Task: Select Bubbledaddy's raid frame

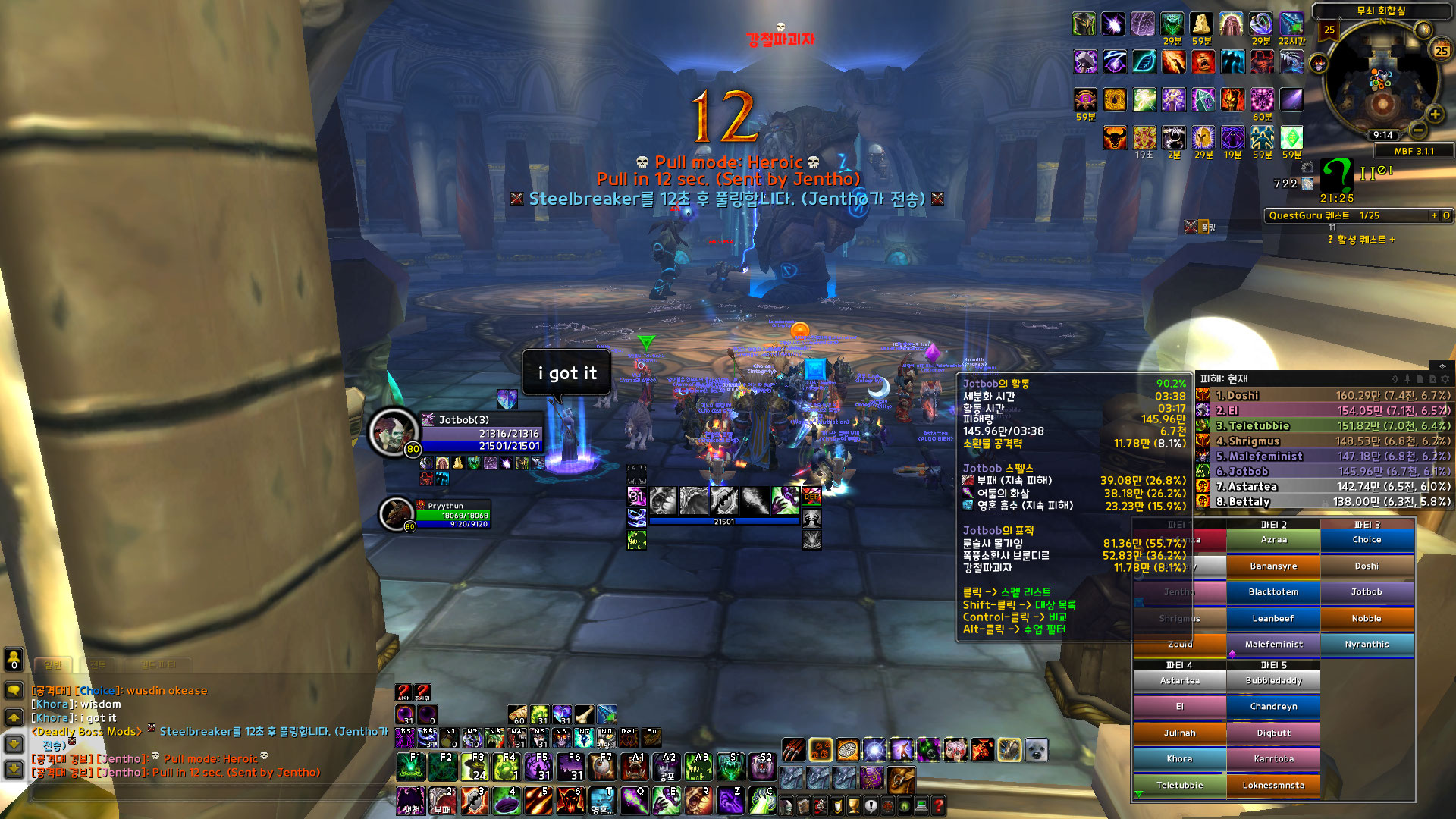Action: pos(1273,681)
